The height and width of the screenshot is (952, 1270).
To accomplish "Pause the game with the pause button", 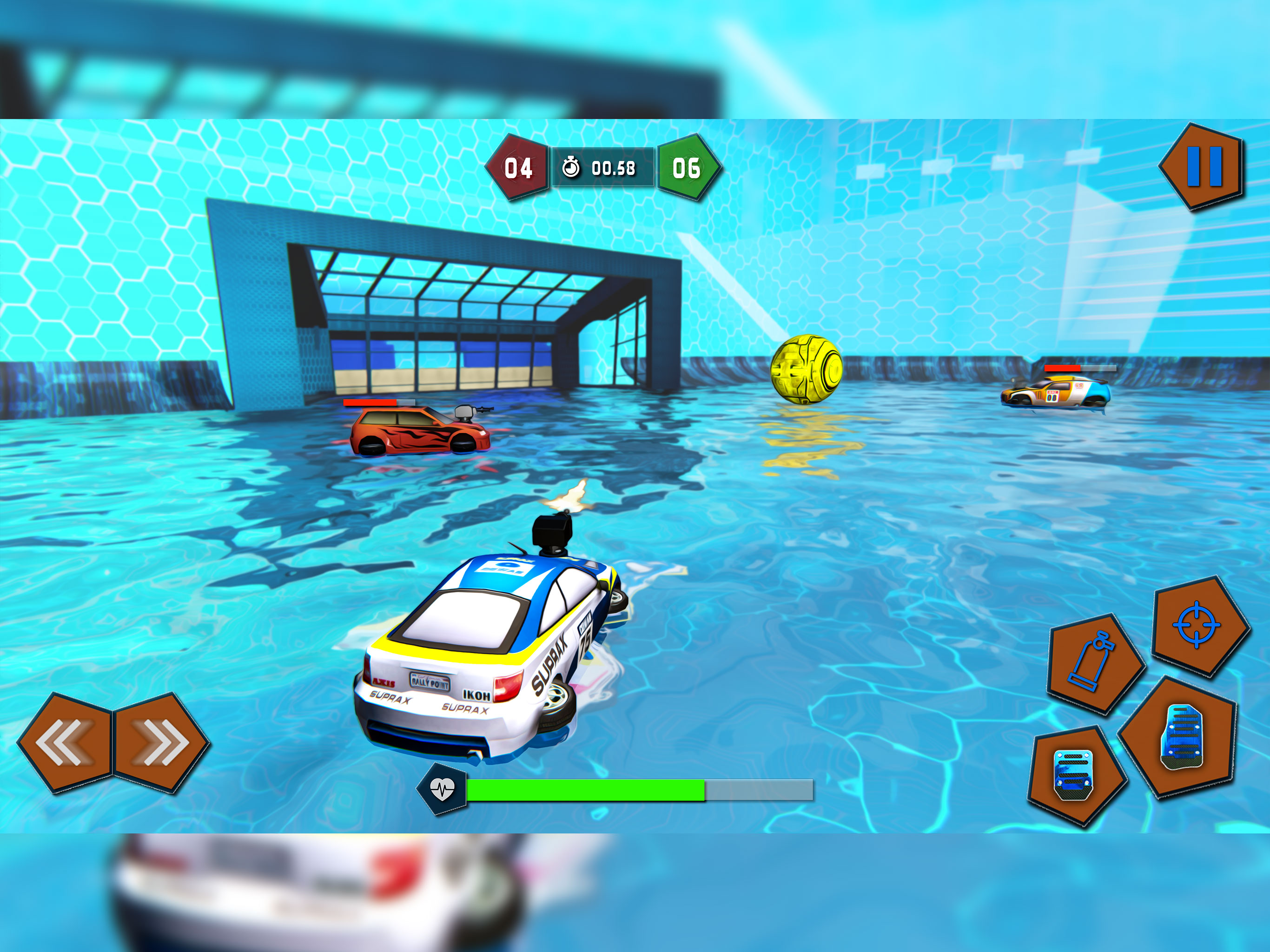I will coord(1204,166).
